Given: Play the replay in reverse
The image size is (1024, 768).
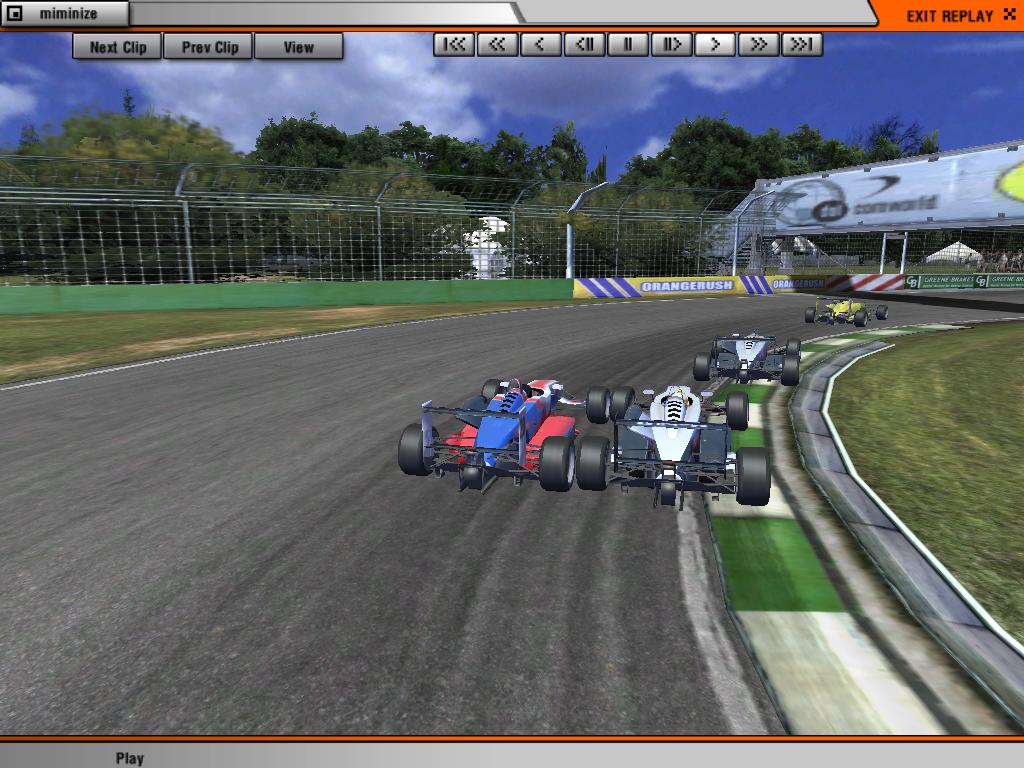Looking at the screenshot, I should (541, 44).
